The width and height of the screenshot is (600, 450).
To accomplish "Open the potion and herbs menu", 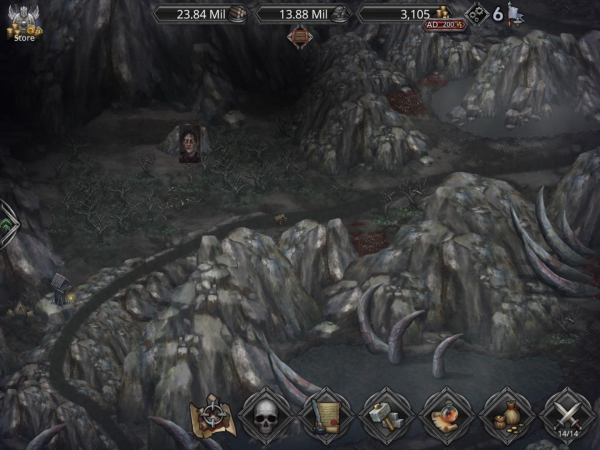I will 447,414.
